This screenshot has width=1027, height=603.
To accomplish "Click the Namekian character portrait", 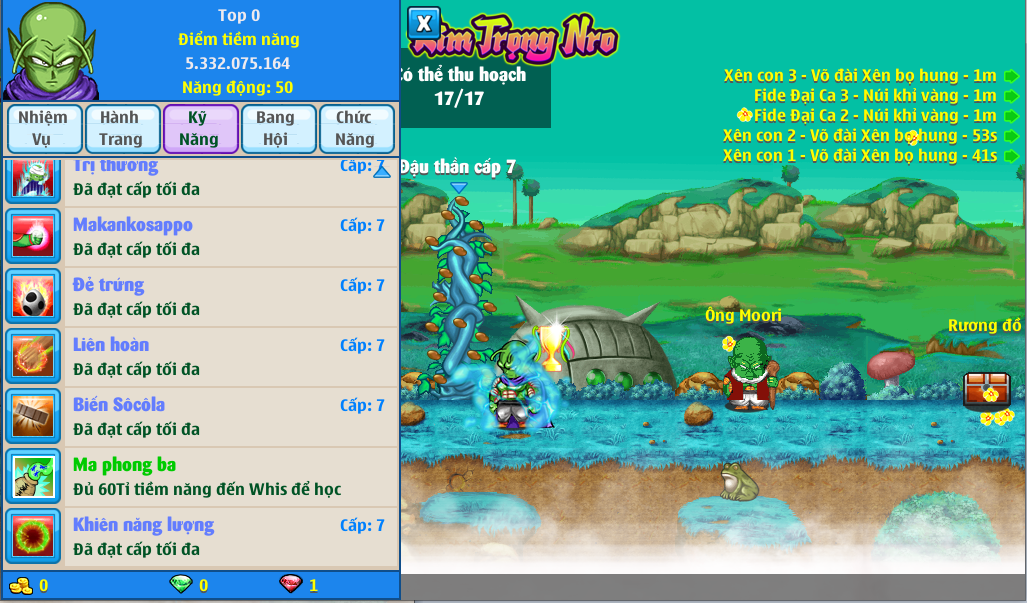I will (x=48, y=50).
